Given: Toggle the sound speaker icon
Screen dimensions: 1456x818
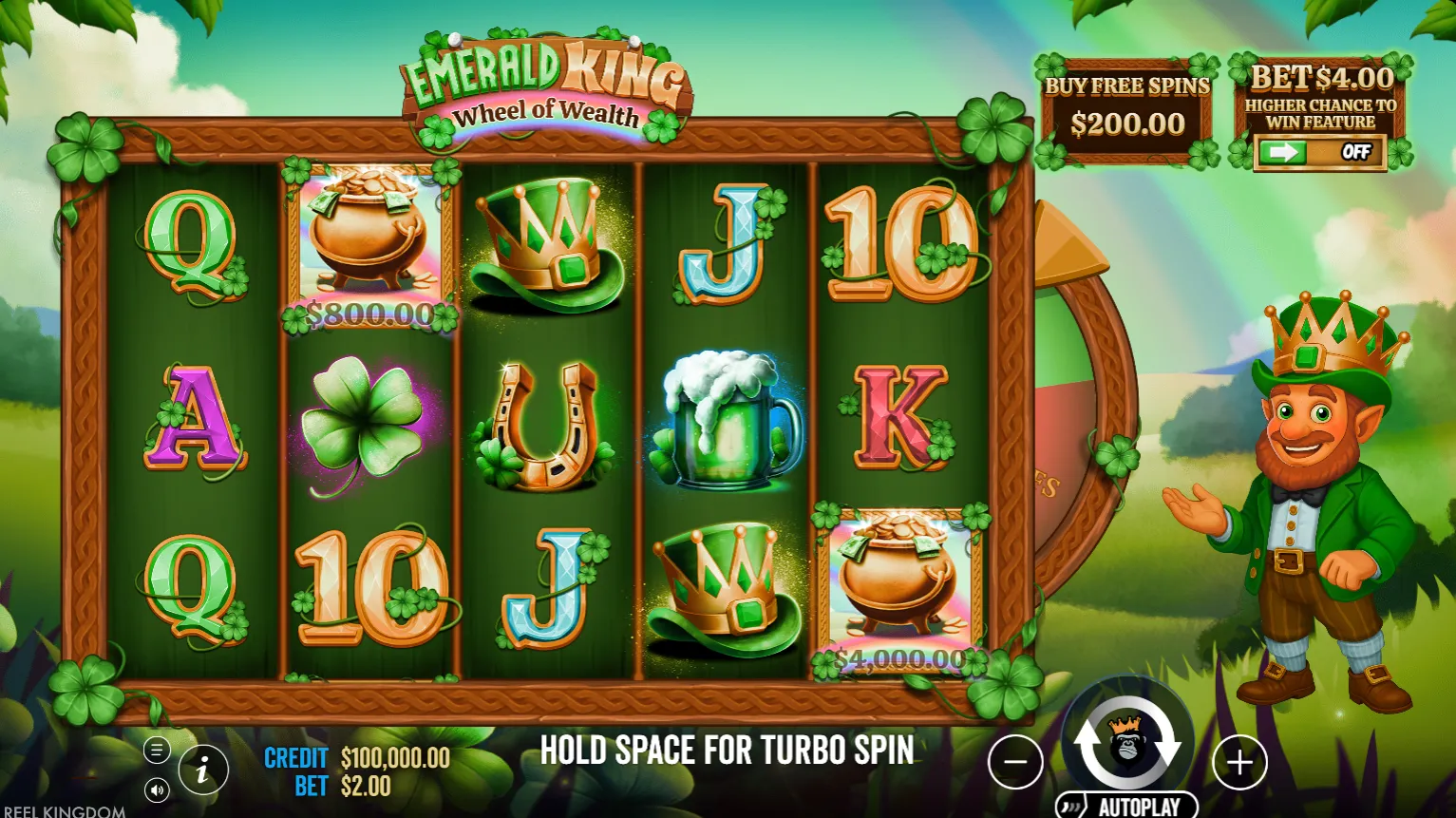Looking at the screenshot, I should pyautogui.click(x=157, y=789).
